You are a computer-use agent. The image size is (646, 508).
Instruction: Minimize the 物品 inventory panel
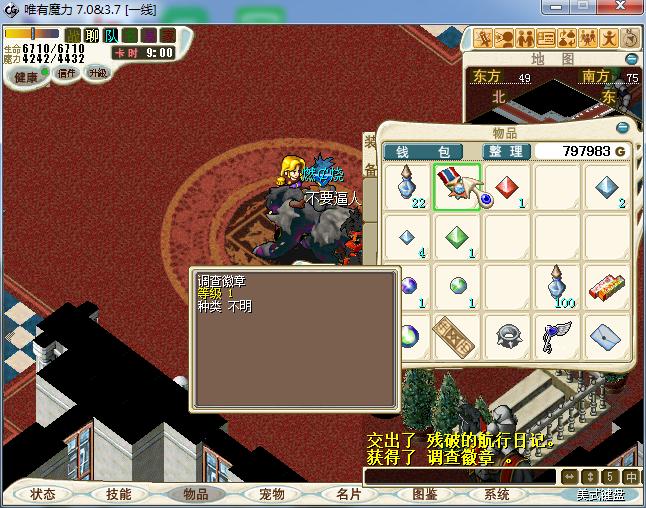coord(622,128)
